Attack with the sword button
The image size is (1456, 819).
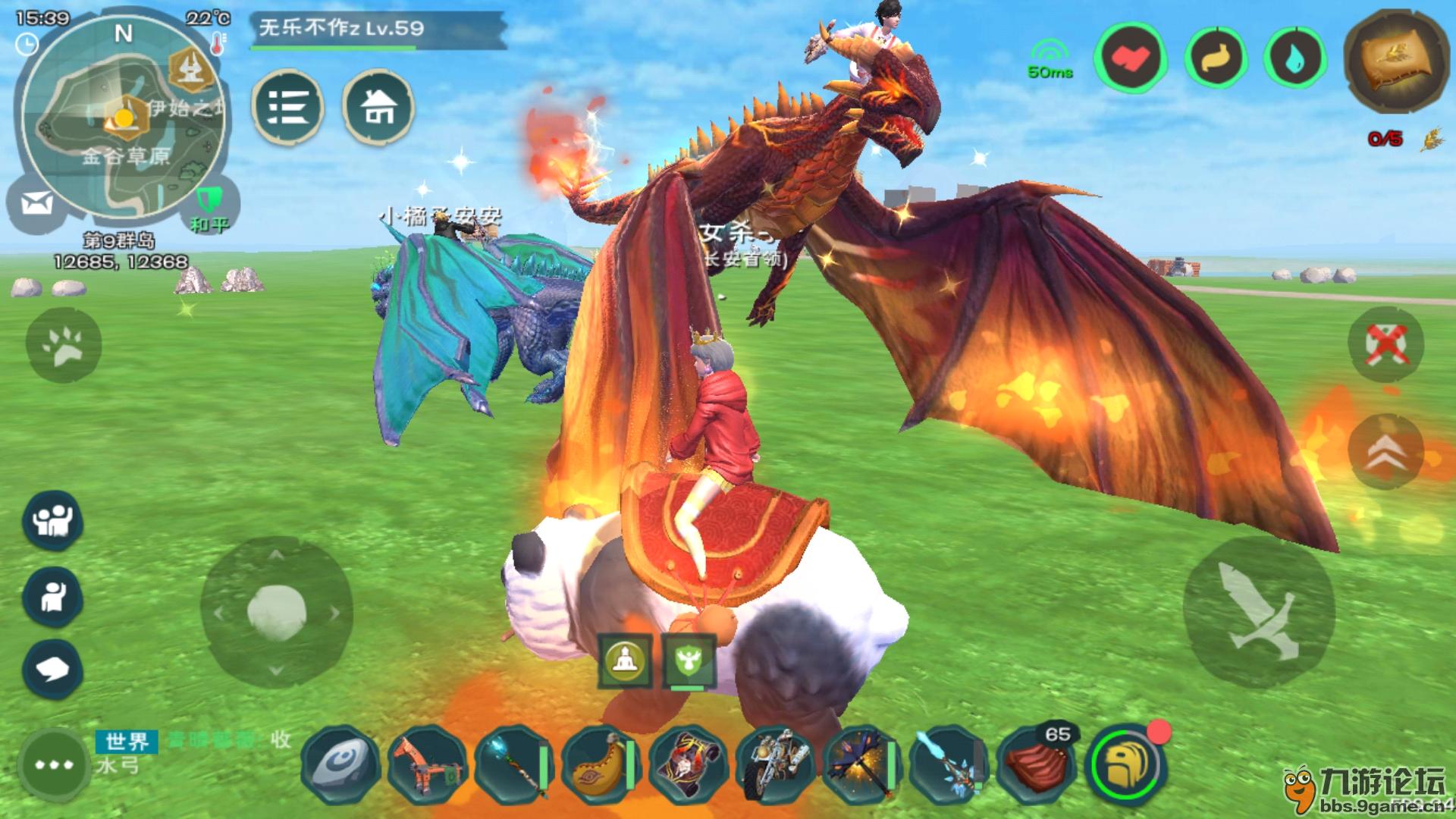[1257, 613]
